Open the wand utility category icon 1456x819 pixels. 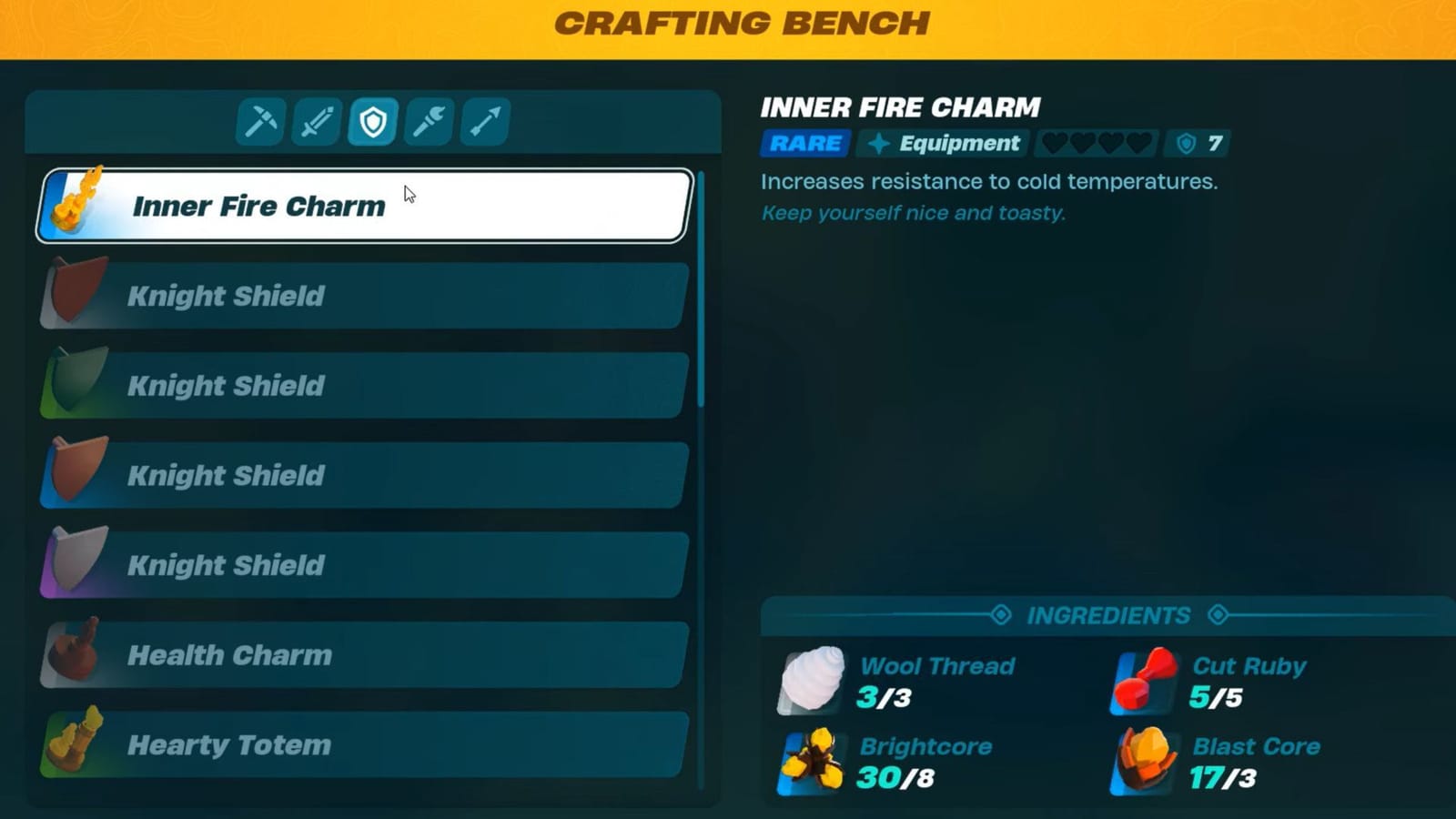pyautogui.click(x=429, y=119)
